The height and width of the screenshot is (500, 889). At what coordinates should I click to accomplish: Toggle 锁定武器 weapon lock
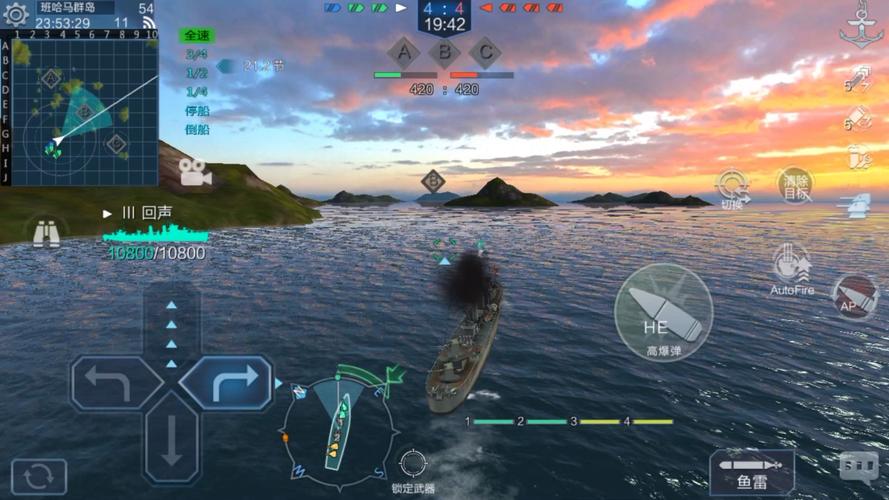point(412,465)
